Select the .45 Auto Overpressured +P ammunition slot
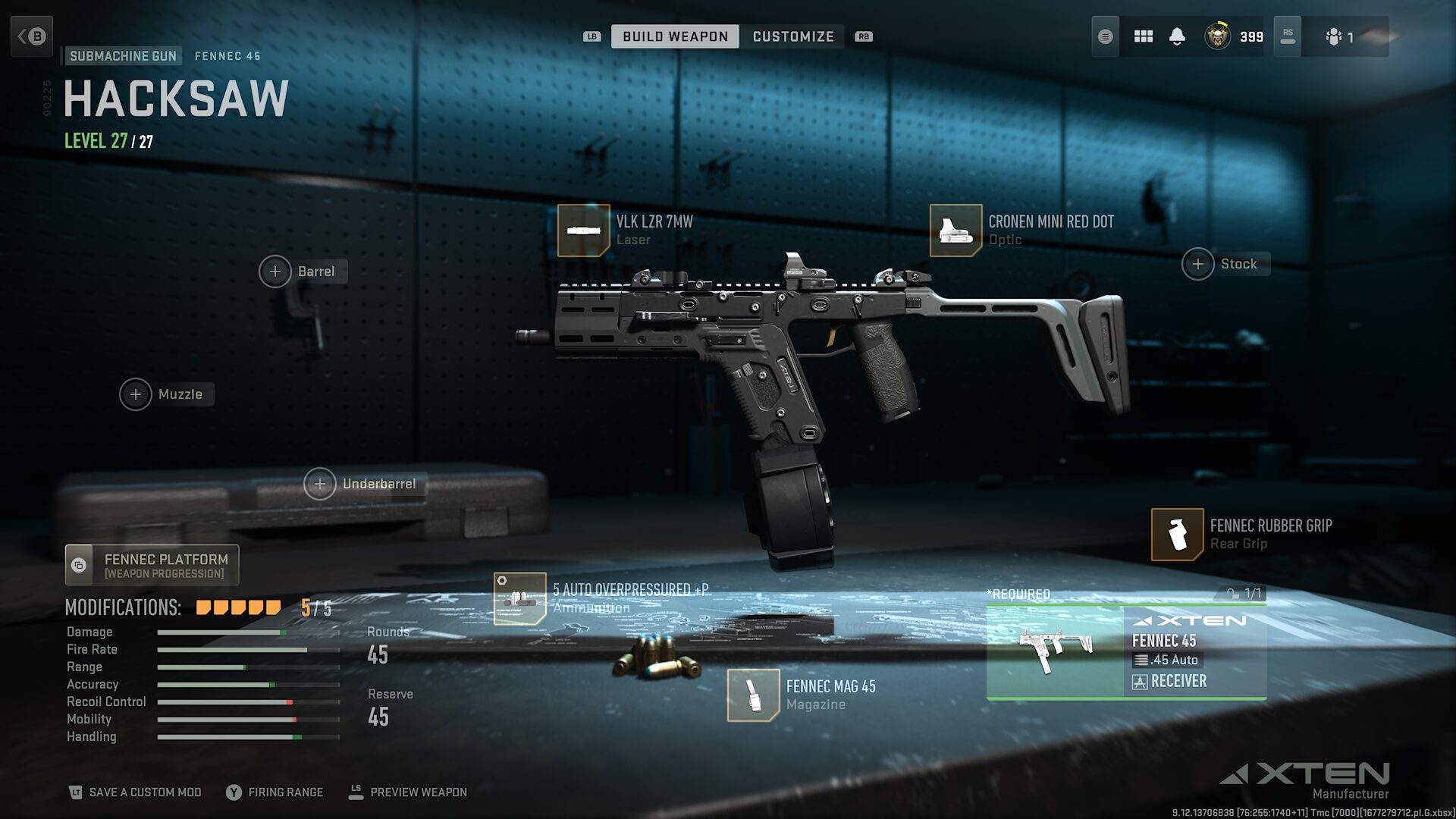 click(520, 598)
